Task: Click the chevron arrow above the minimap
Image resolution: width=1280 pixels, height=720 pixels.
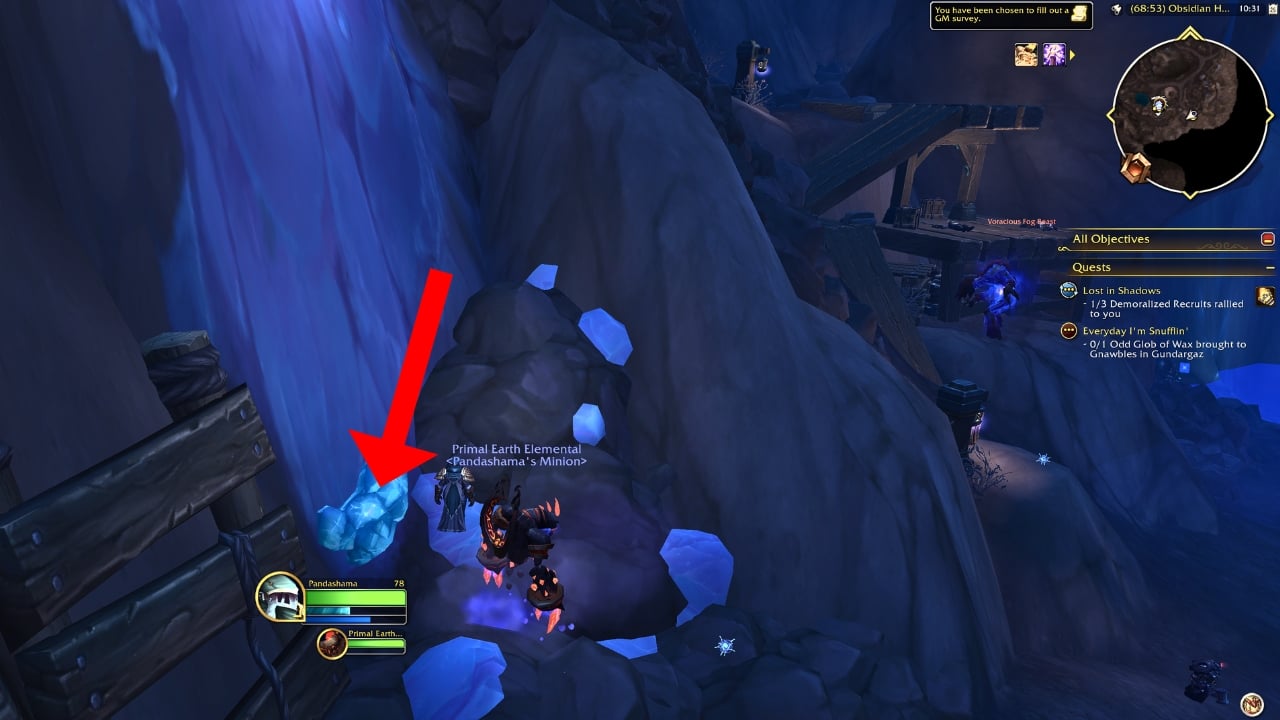Action: pos(1189,33)
